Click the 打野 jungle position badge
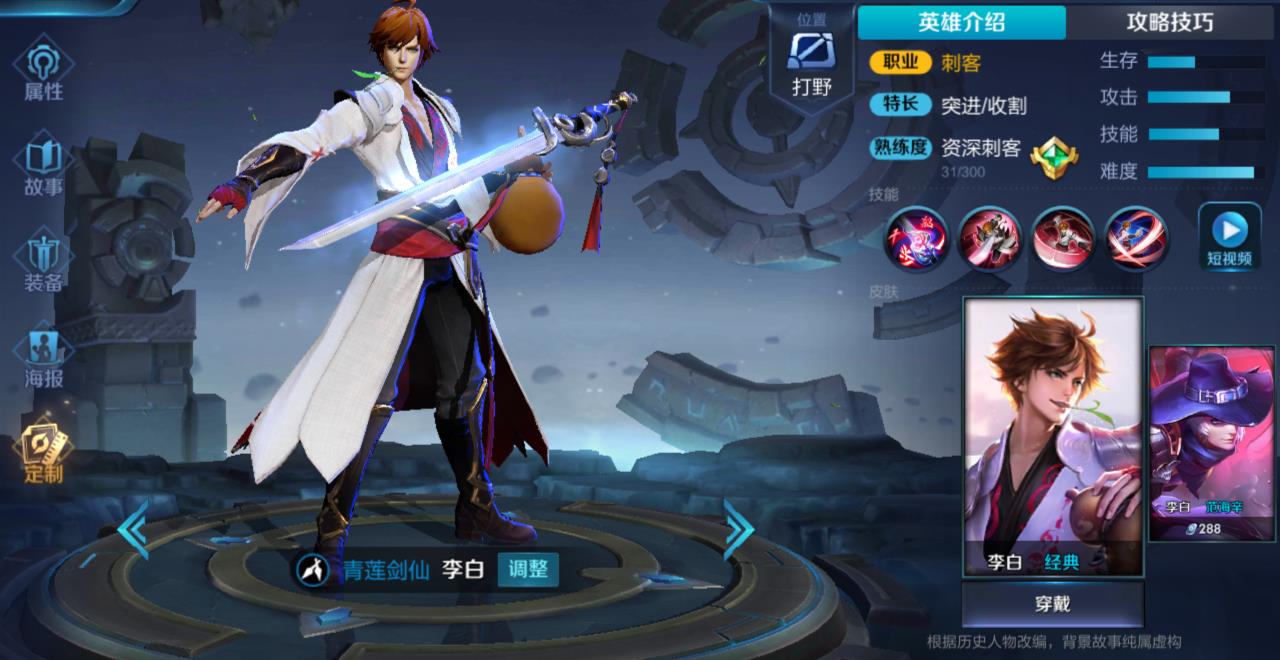The height and width of the screenshot is (660, 1280). [811, 62]
